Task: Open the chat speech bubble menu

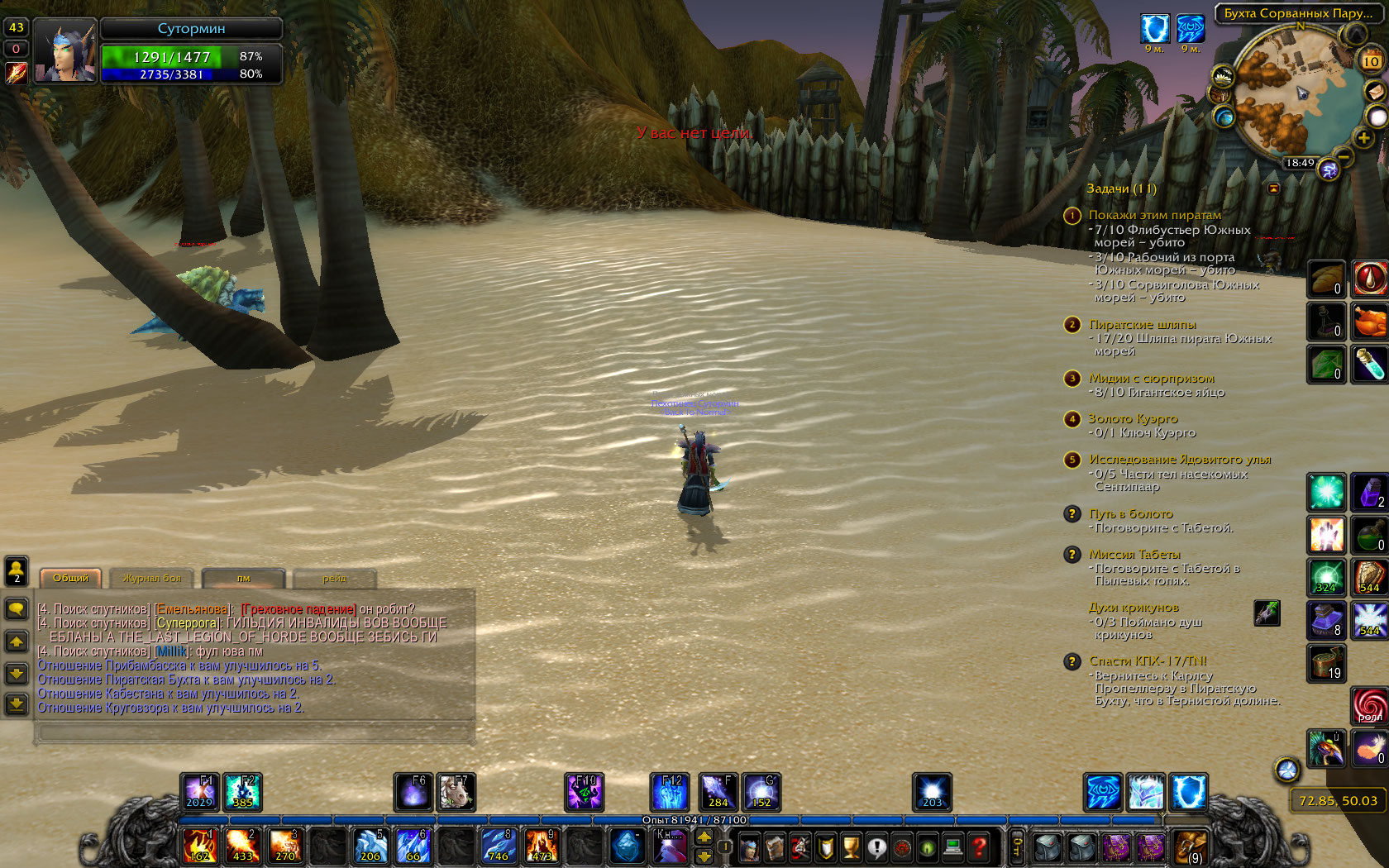Action: (x=17, y=609)
